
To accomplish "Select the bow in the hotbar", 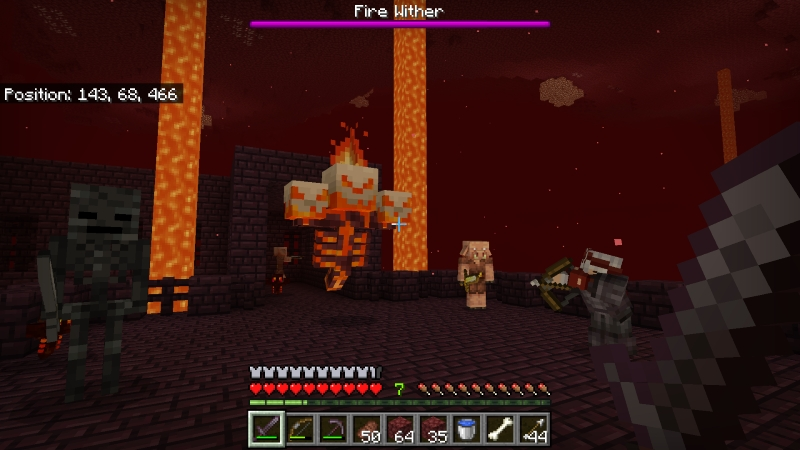I will pos(298,429).
